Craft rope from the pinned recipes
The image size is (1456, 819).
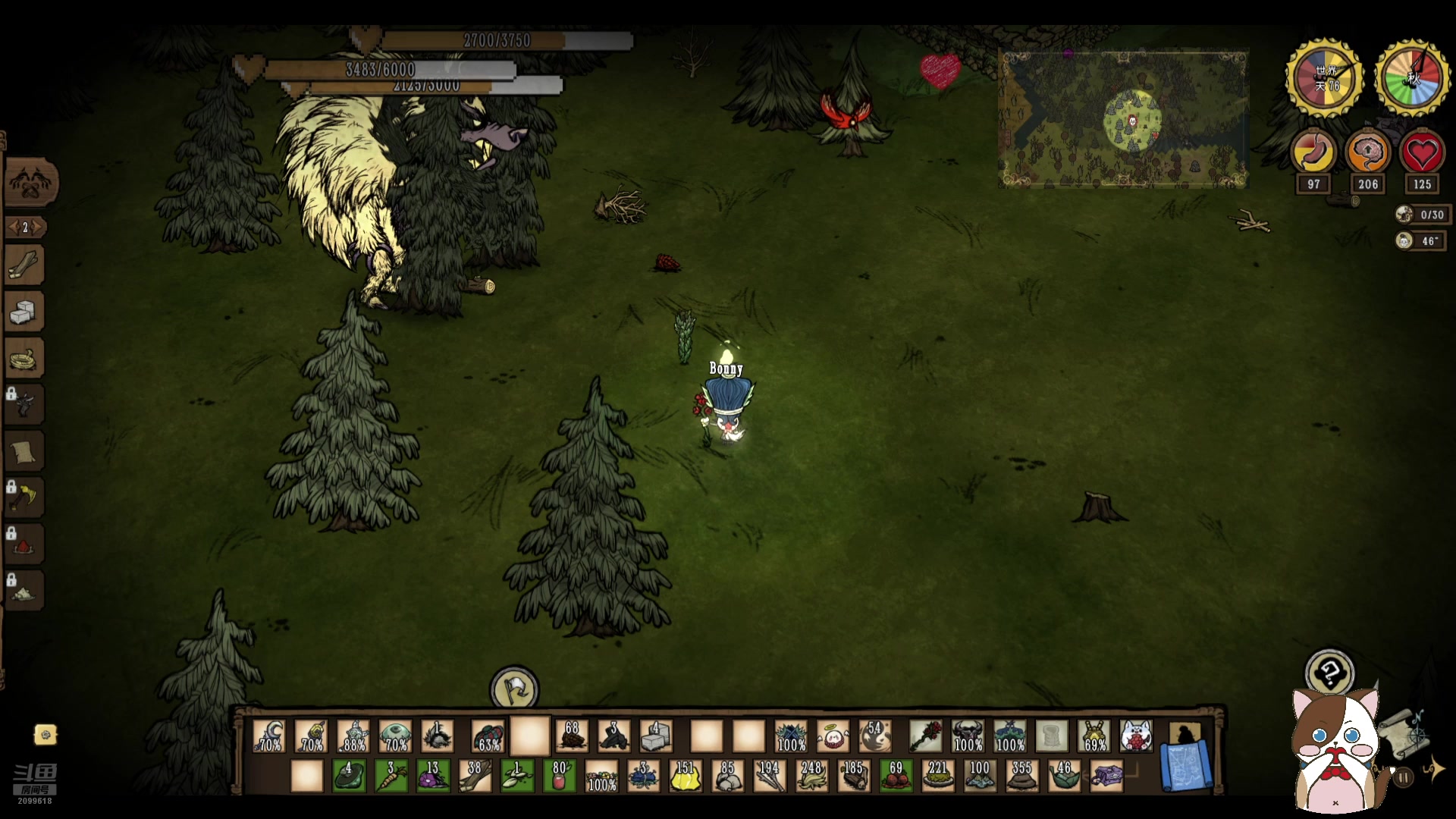(x=24, y=358)
